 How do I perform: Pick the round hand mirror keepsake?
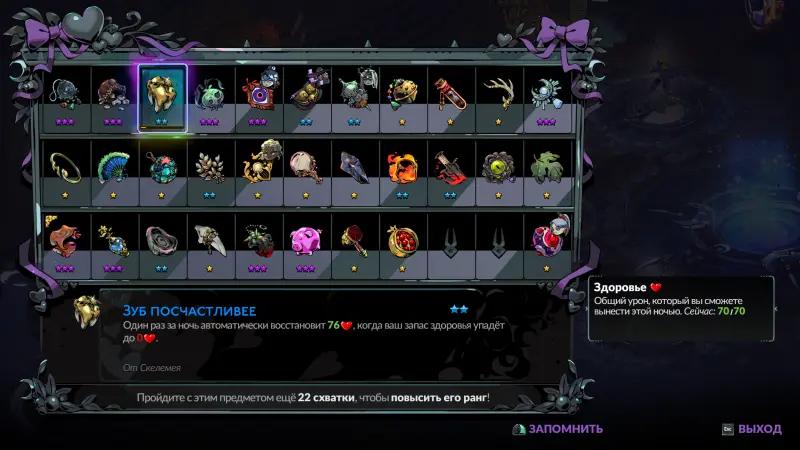pos(306,165)
